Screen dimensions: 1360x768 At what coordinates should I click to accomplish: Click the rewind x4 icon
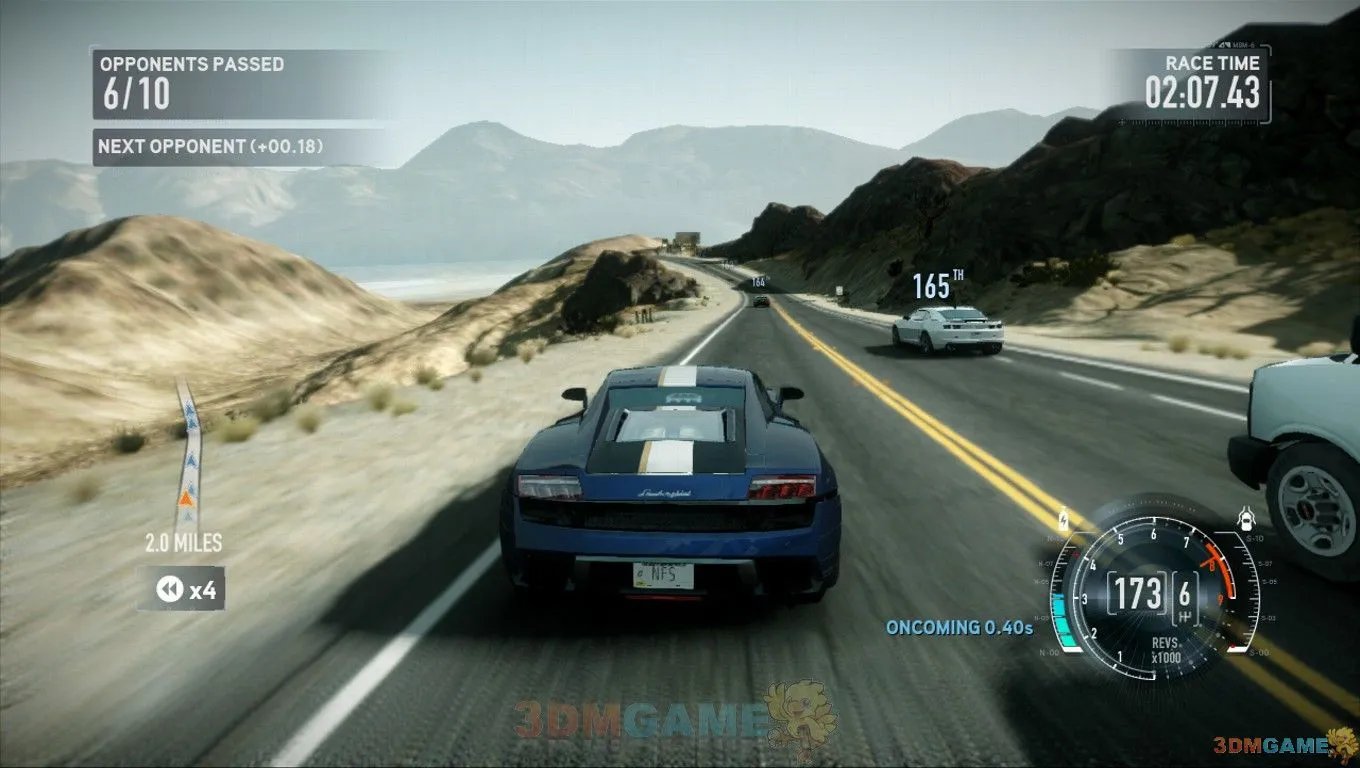tap(168, 590)
